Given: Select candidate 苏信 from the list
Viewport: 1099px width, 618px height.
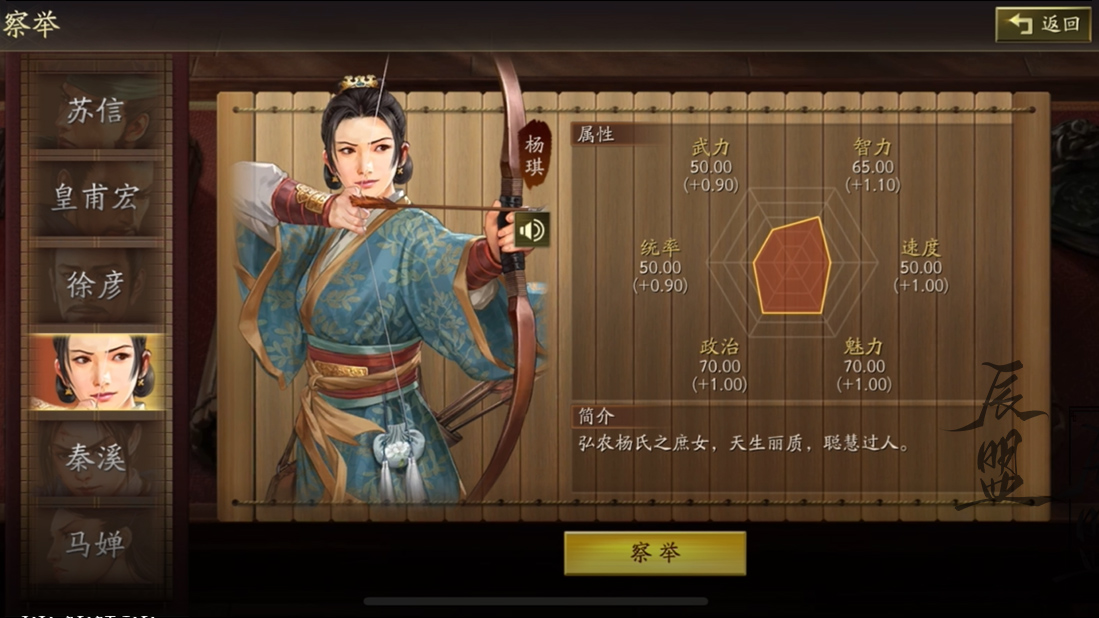Looking at the screenshot, I should tap(97, 110).
